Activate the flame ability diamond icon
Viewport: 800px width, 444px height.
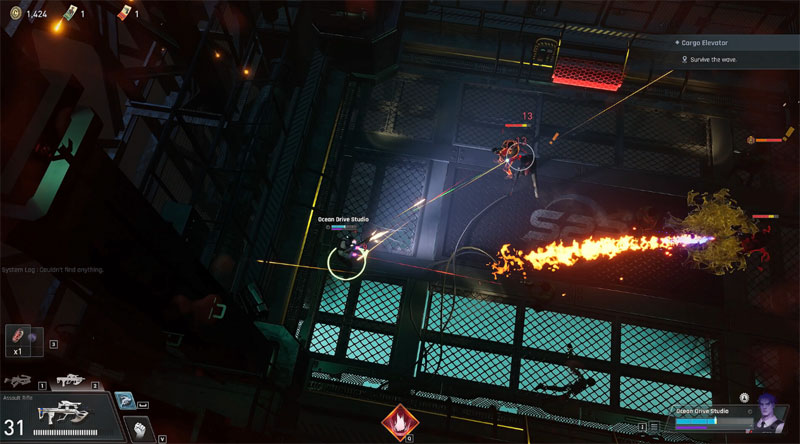pyautogui.click(x=400, y=424)
